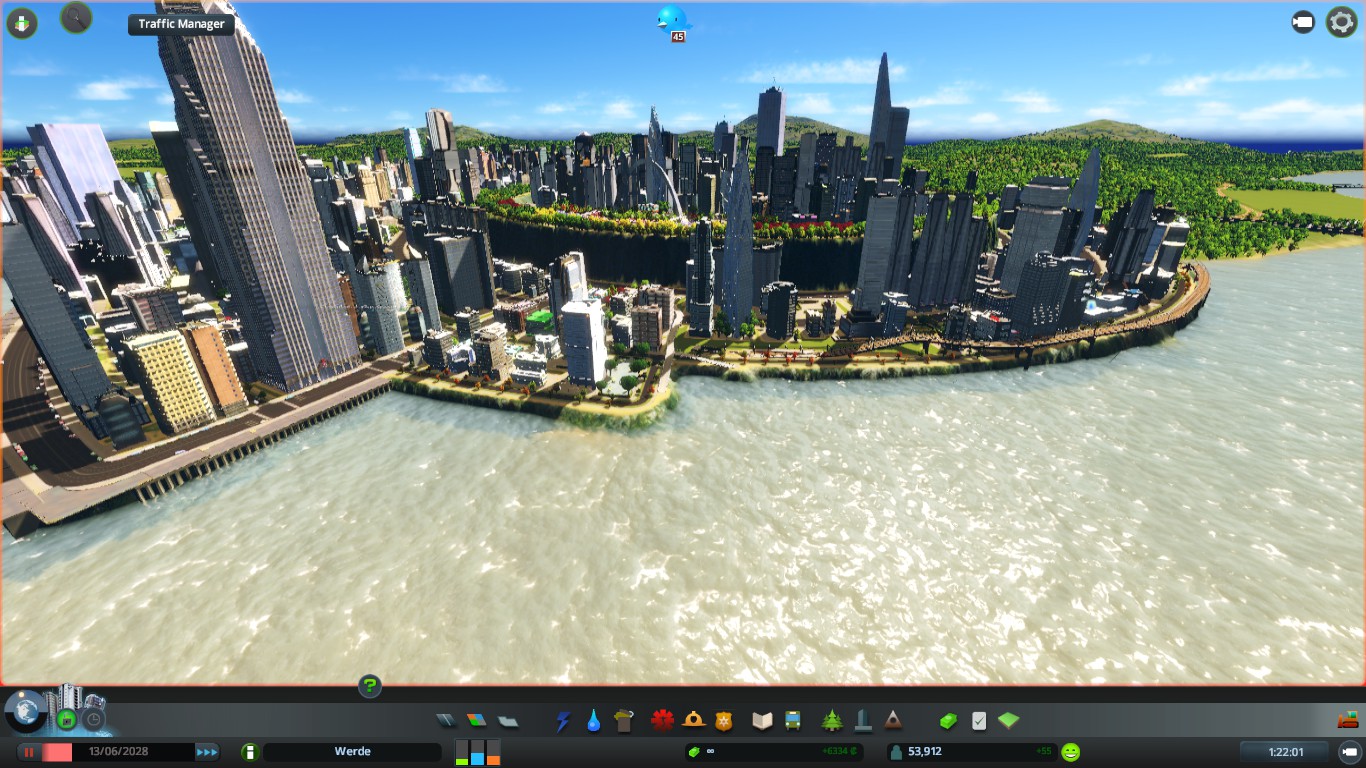Viewport: 1366px width, 768px height.
Task: Open the gear options menu
Action: click(1341, 22)
